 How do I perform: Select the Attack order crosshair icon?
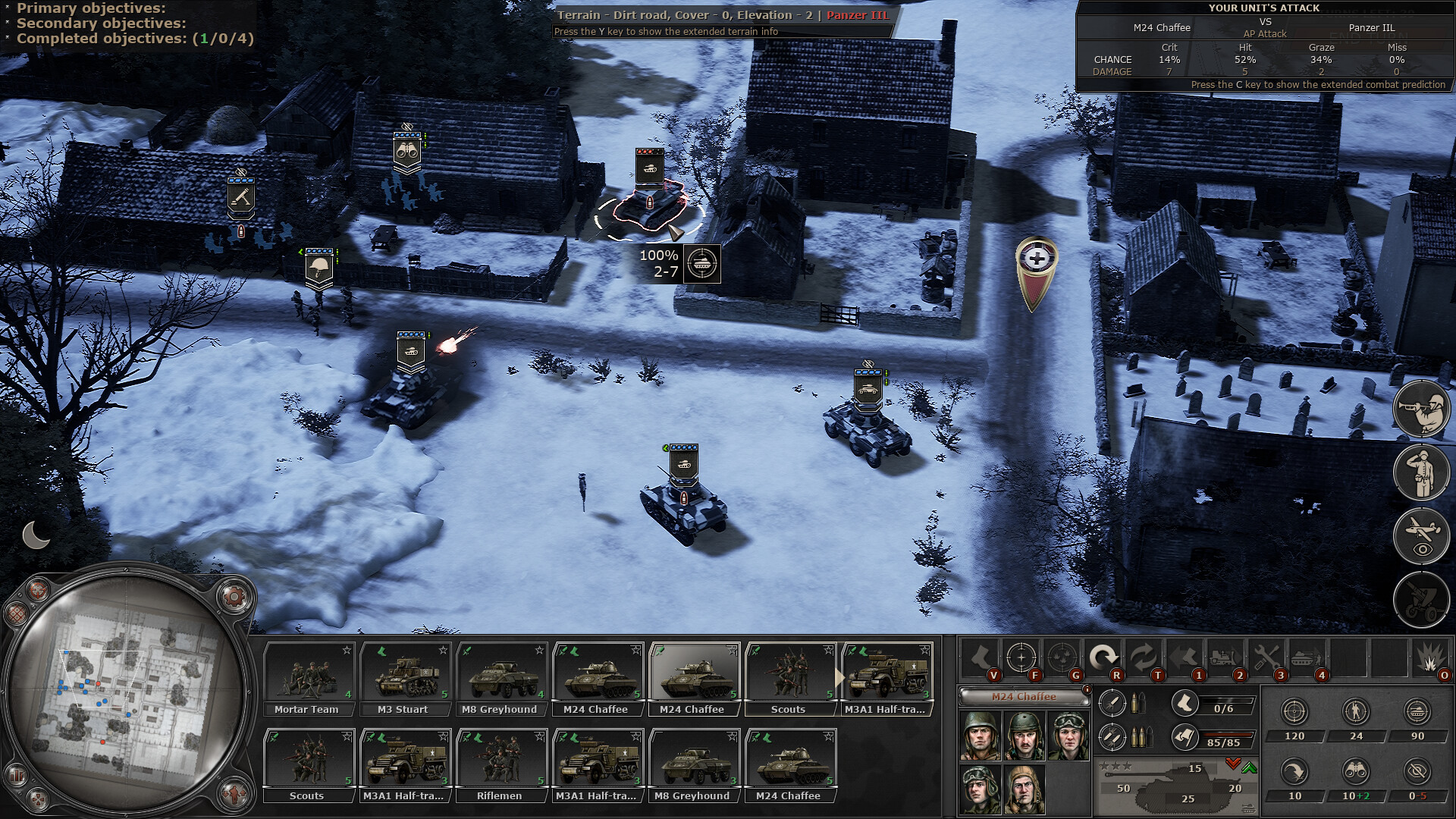pyautogui.click(x=1022, y=658)
